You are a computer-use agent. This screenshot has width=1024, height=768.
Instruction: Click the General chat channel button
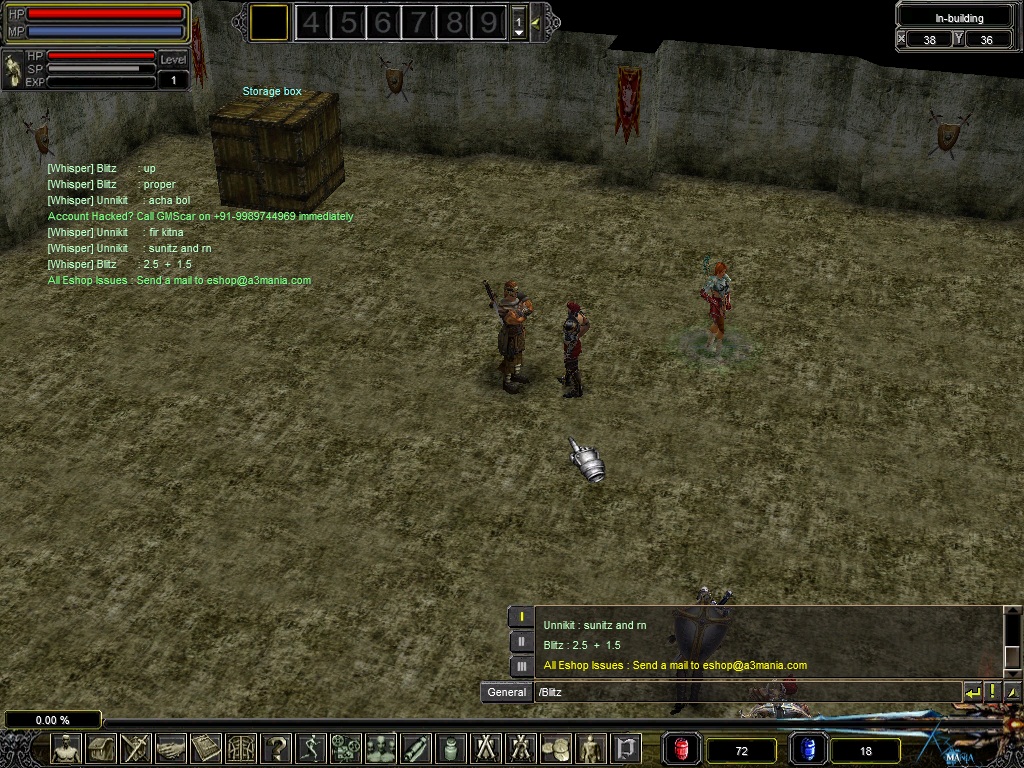pos(506,692)
